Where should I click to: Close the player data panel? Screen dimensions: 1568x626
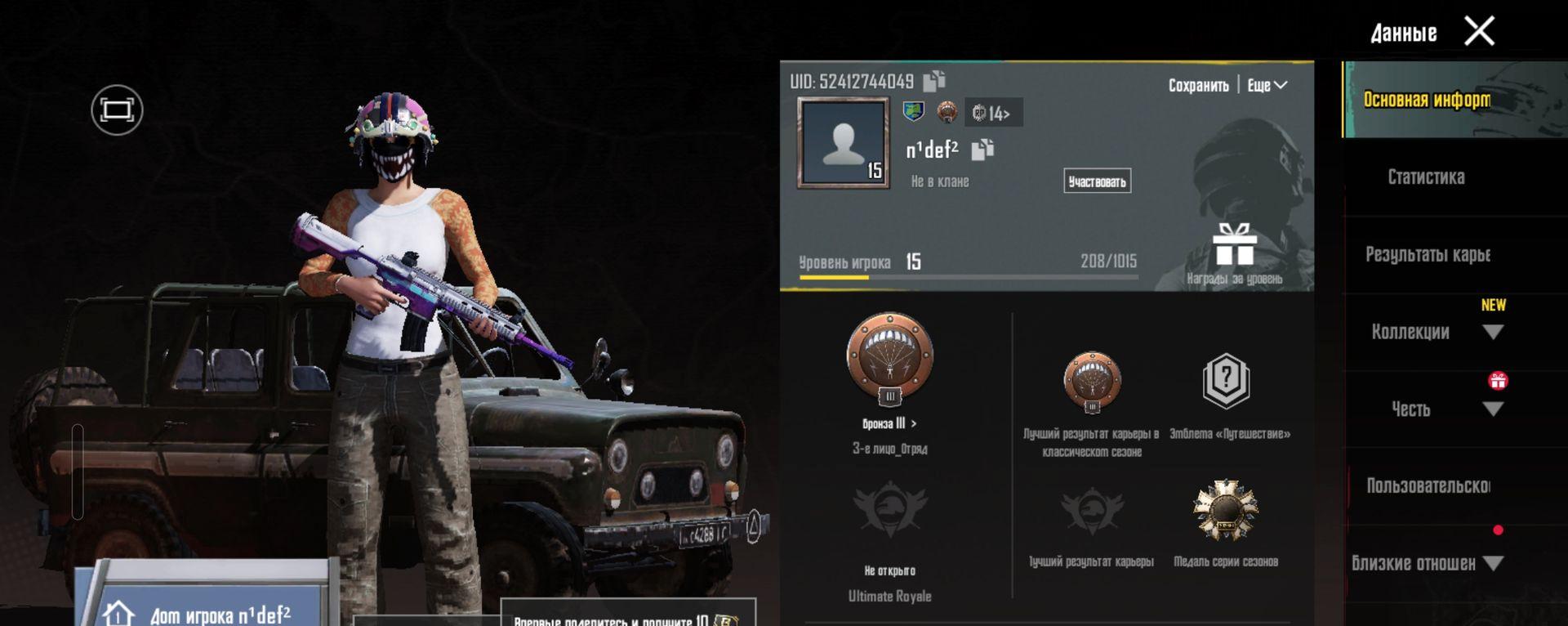(1479, 32)
